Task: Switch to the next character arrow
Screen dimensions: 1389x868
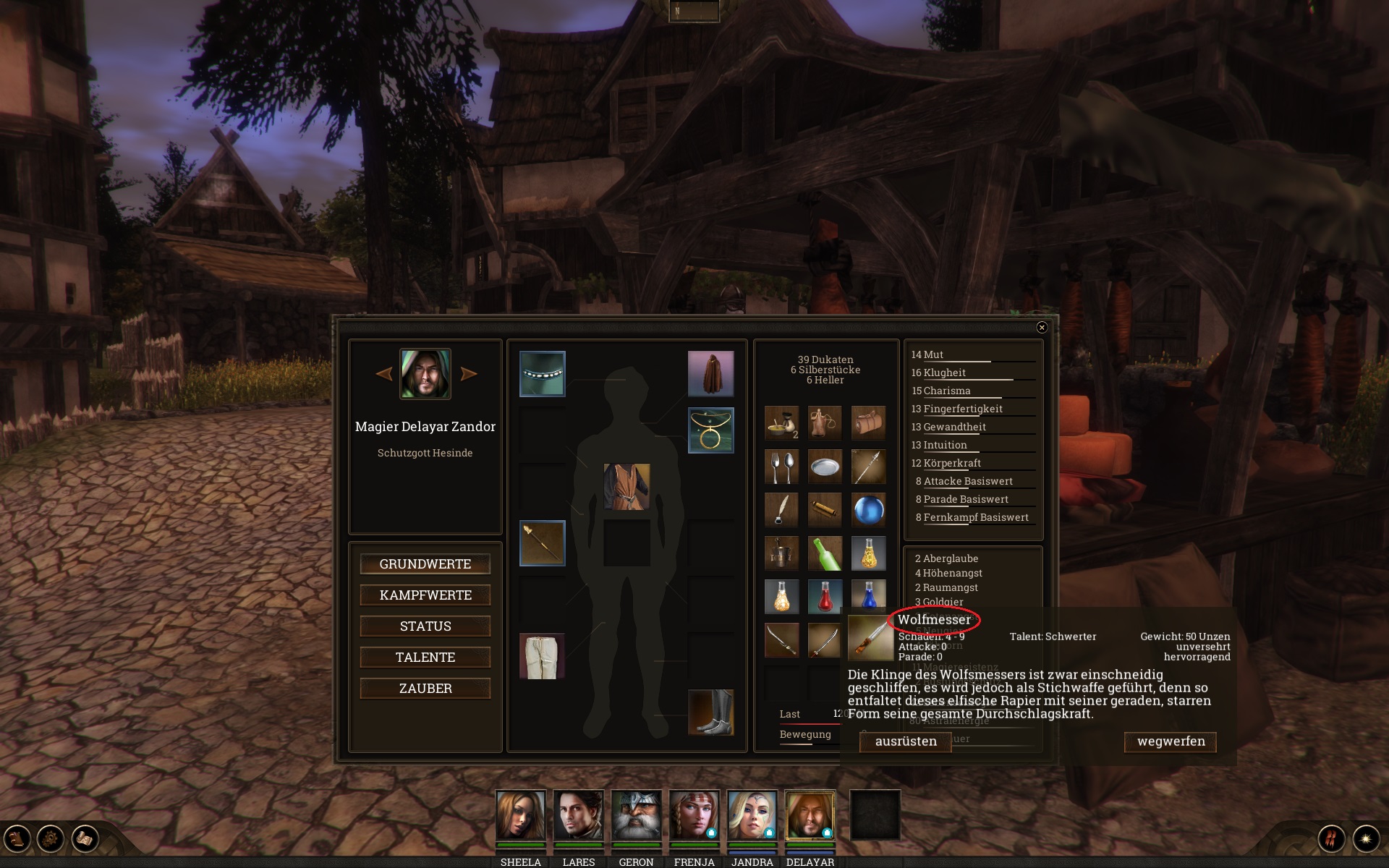Action: pyautogui.click(x=469, y=374)
